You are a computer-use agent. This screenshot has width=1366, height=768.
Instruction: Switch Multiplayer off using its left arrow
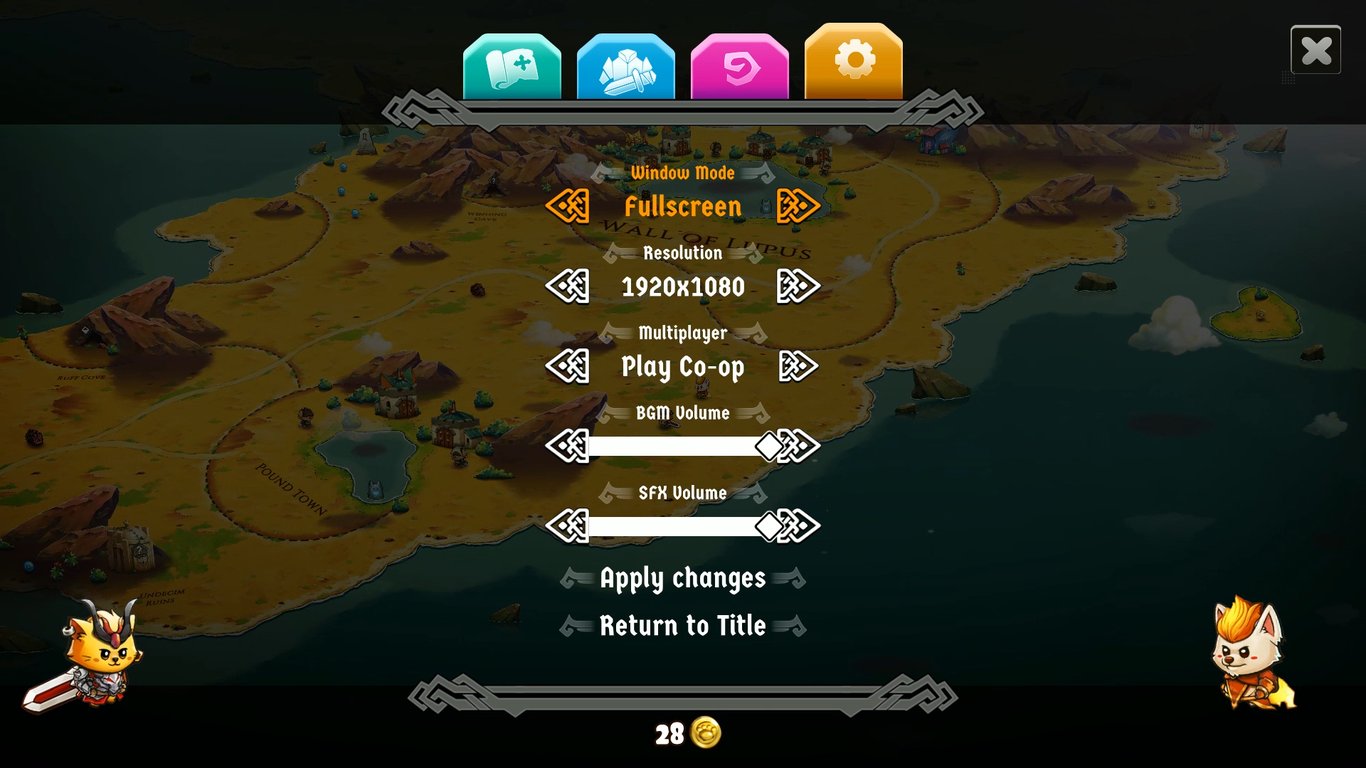click(568, 366)
